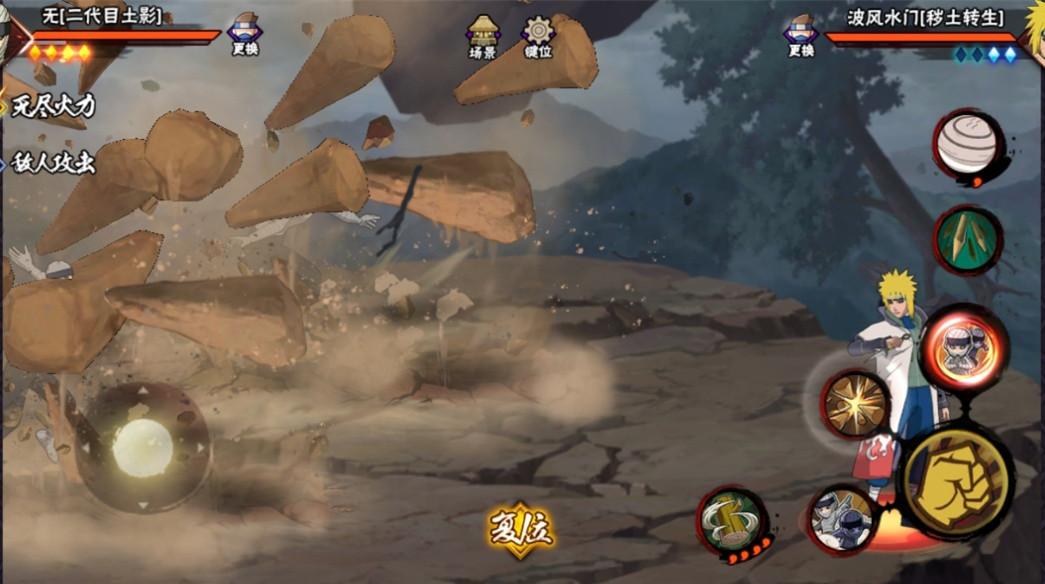Screen dimensions: 1045x584
Task: Activate the starburst explosion skill
Action: (855, 404)
